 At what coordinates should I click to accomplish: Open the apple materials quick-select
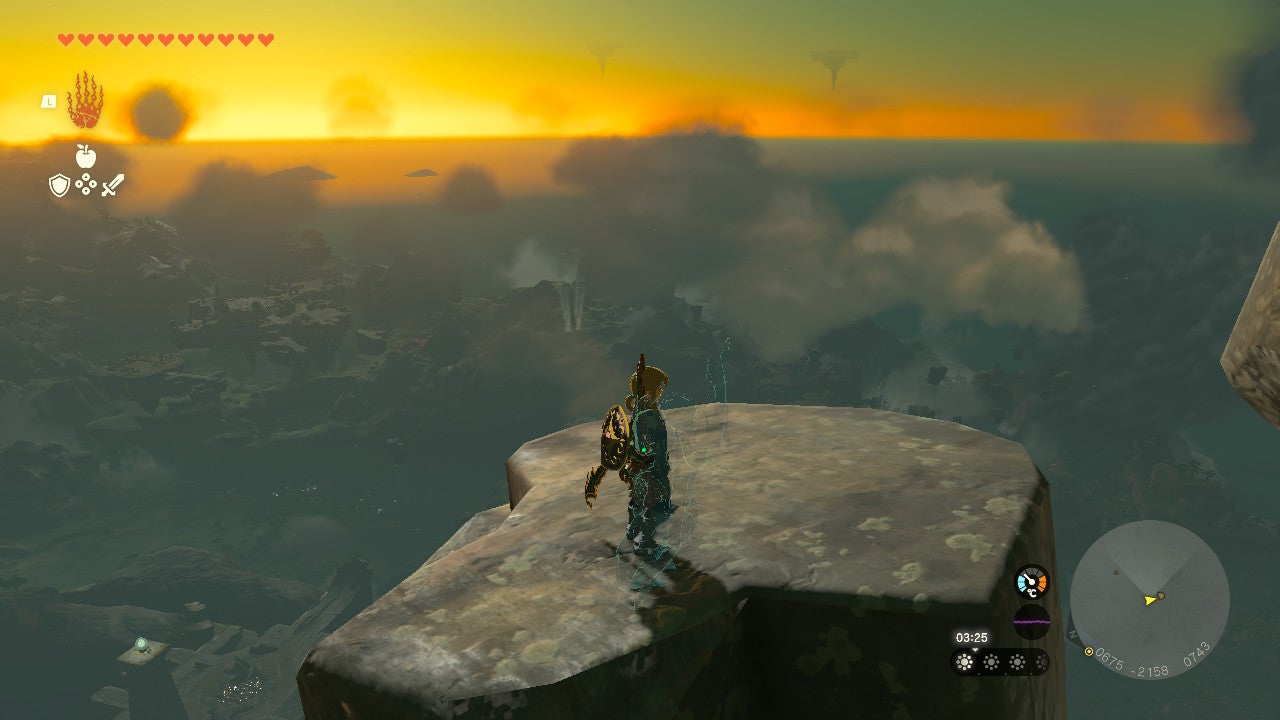[85, 156]
